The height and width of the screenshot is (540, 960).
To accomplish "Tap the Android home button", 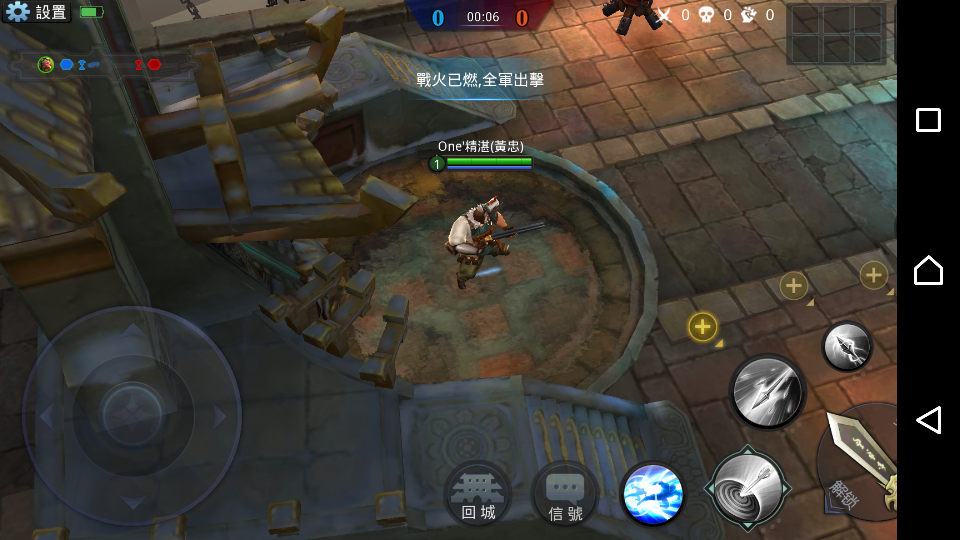I will coord(928,270).
